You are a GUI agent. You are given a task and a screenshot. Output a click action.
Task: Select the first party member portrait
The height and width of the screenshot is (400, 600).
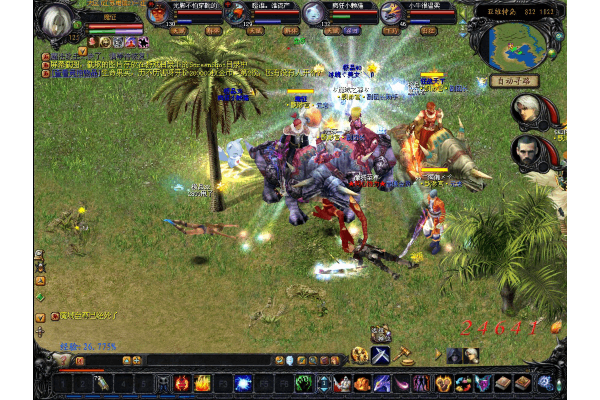[x=159, y=15]
